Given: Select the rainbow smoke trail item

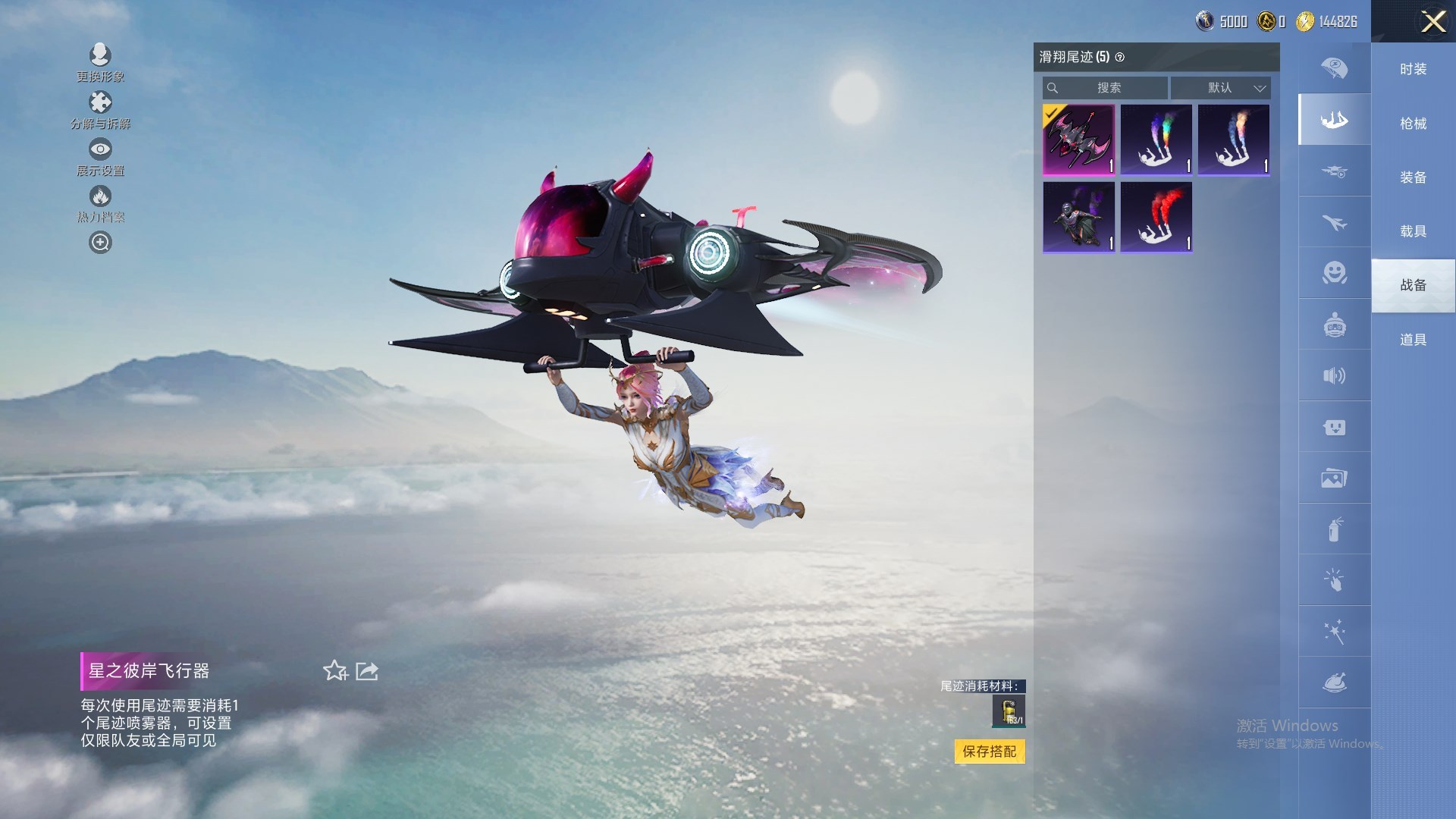Looking at the screenshot, I should pos(1156,140).
